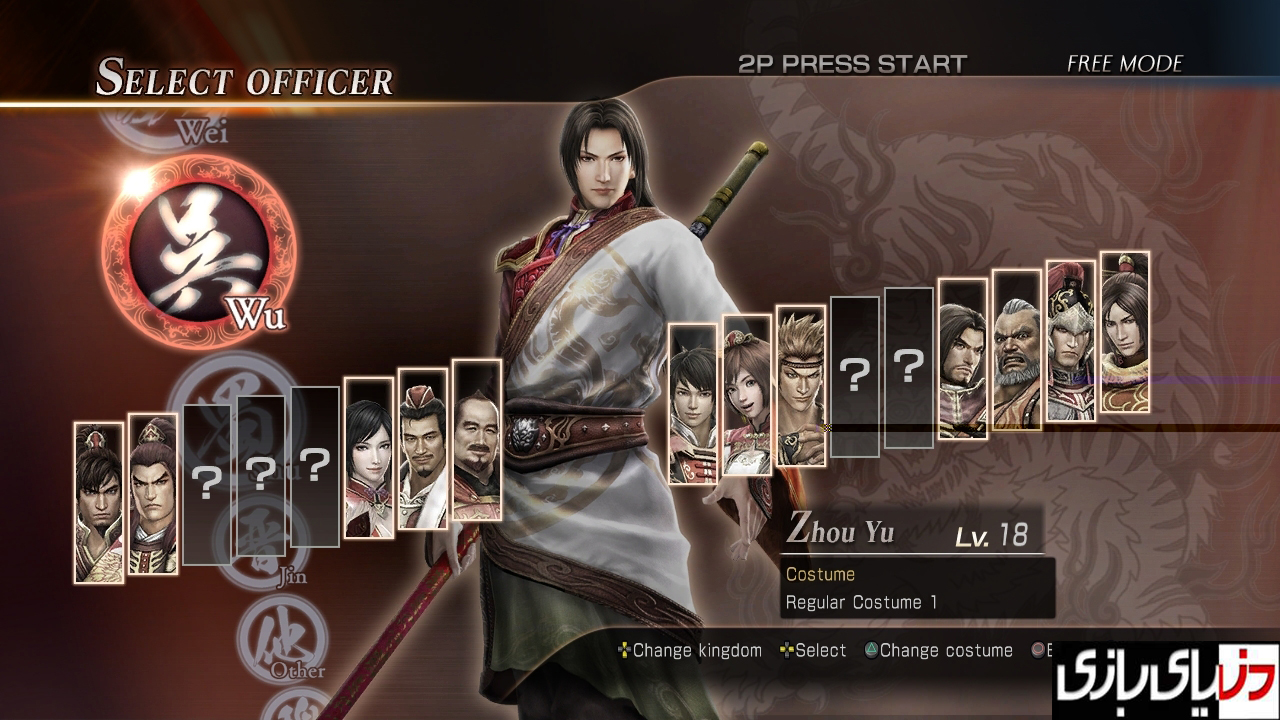This screenshot has height=720, width=1280.
Task: Pick the officer with red-striped topknot and stubble
Action: coord(99,502)
